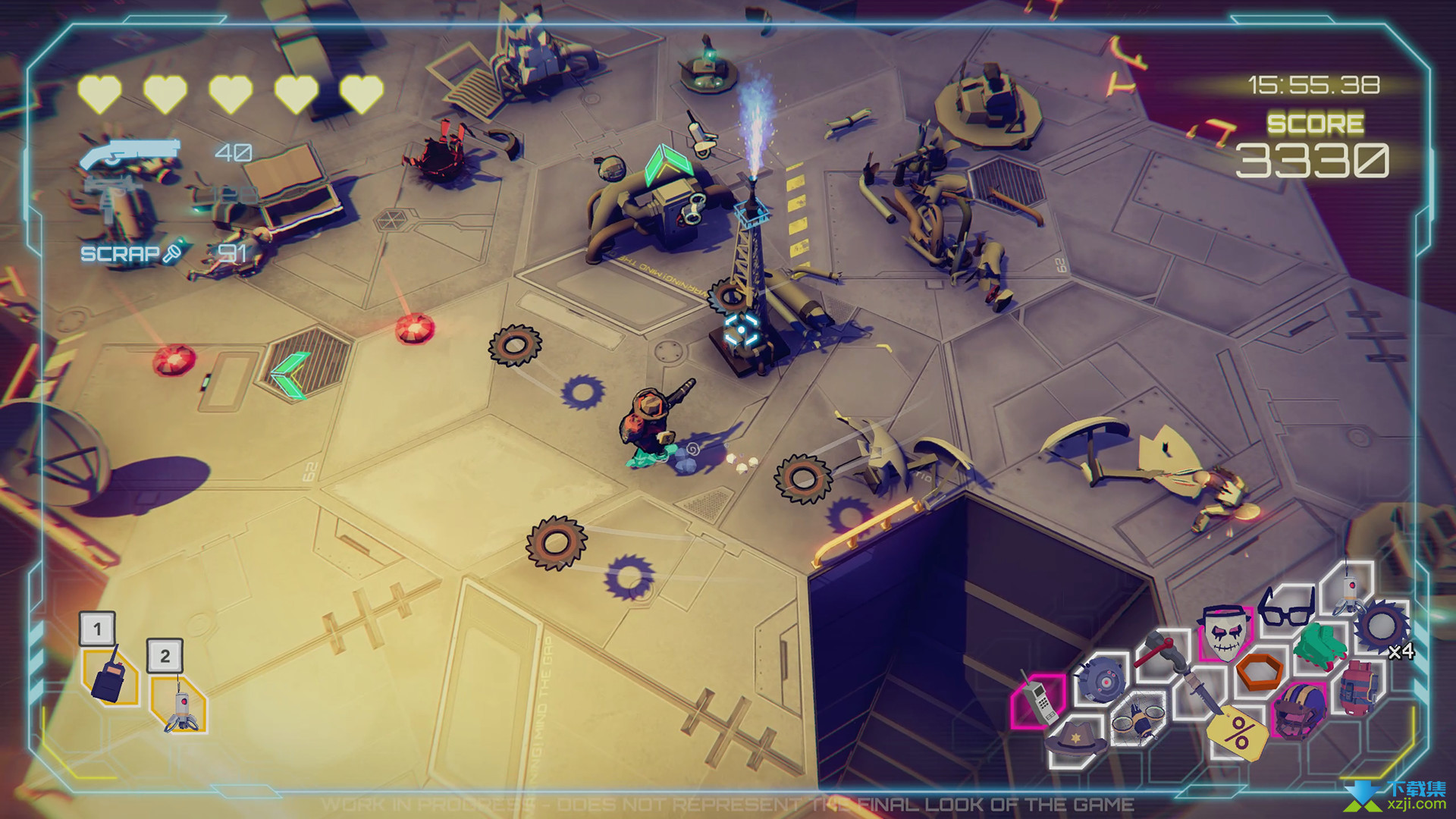
Task: Select the shotgun weapon icon
Action: pos(130,154)
